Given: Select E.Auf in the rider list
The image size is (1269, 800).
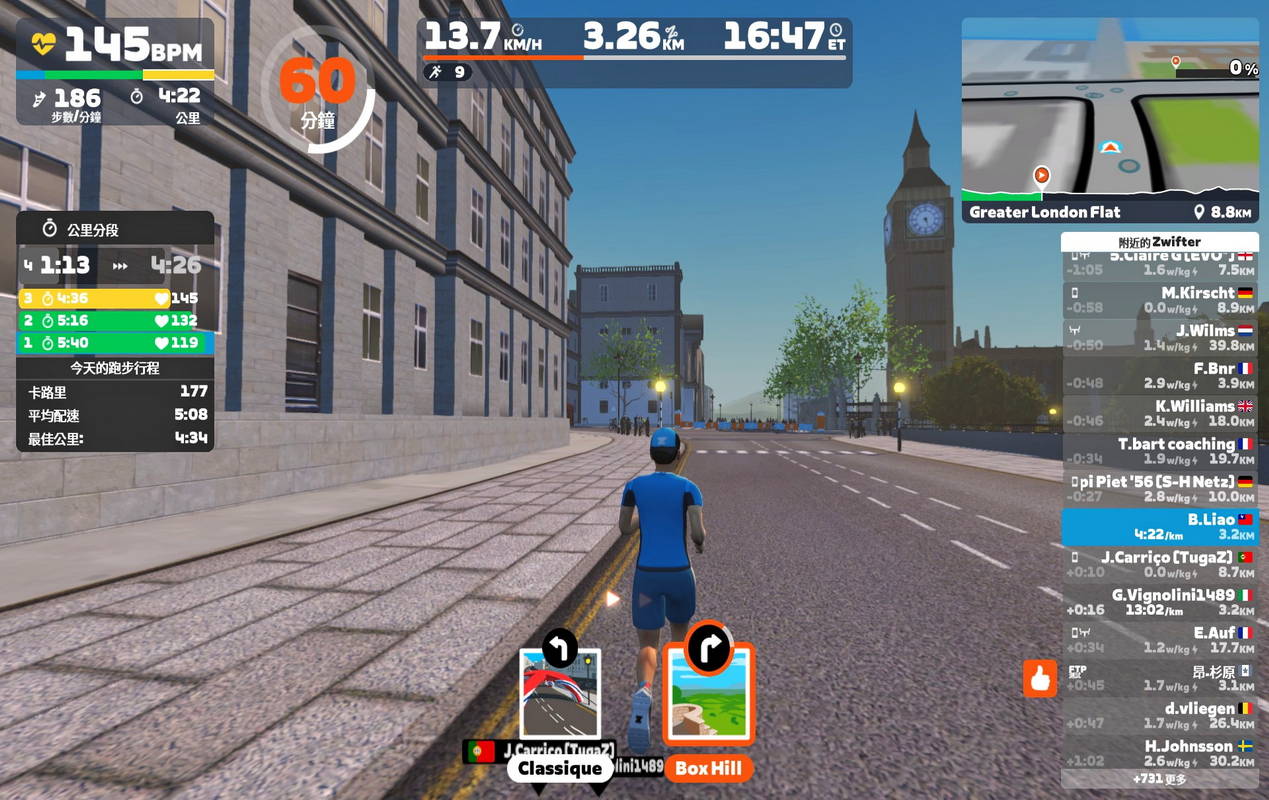Looking at the screenshot, I should coord(1159,640).
